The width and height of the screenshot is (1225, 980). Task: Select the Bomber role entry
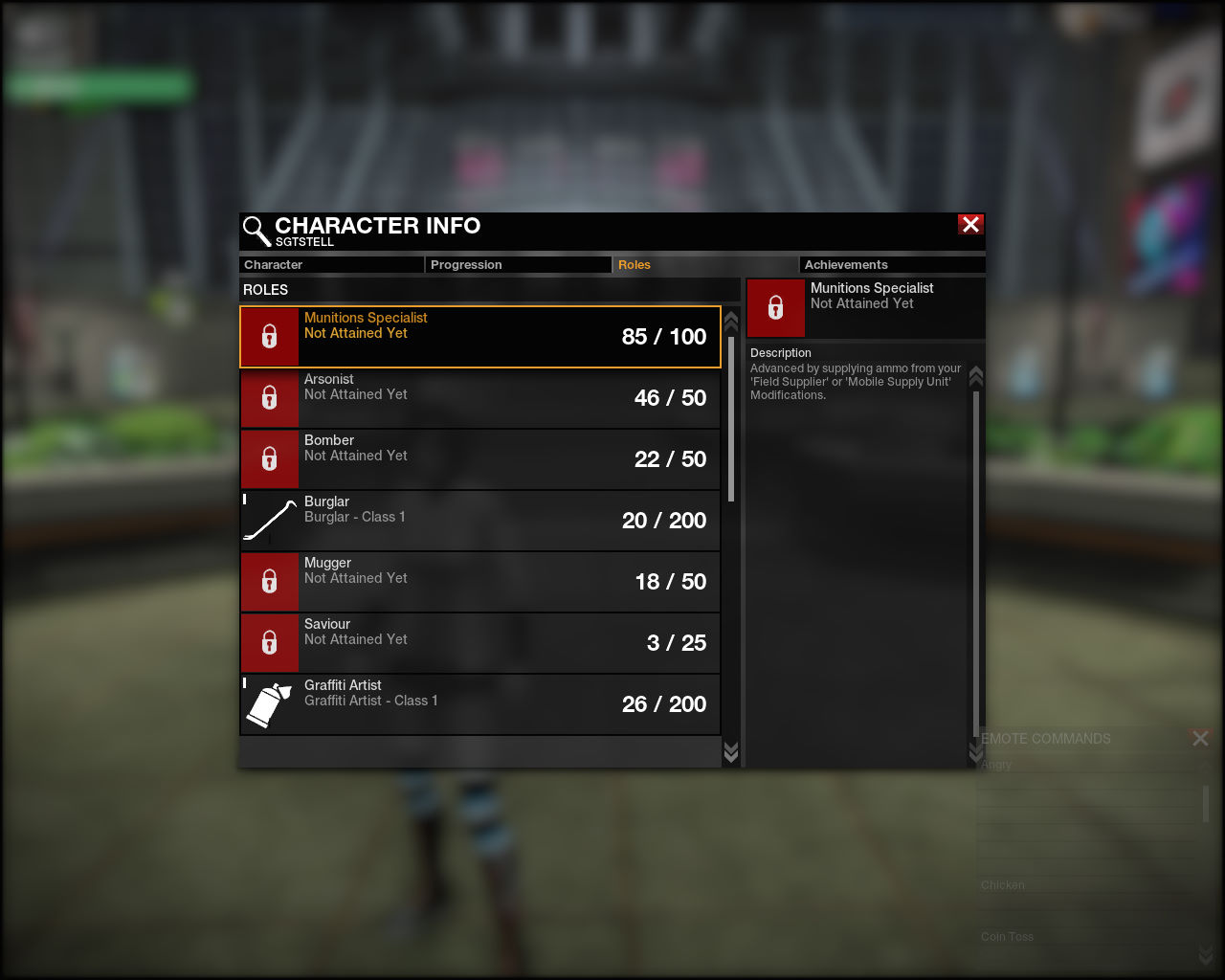pos(479,459)
